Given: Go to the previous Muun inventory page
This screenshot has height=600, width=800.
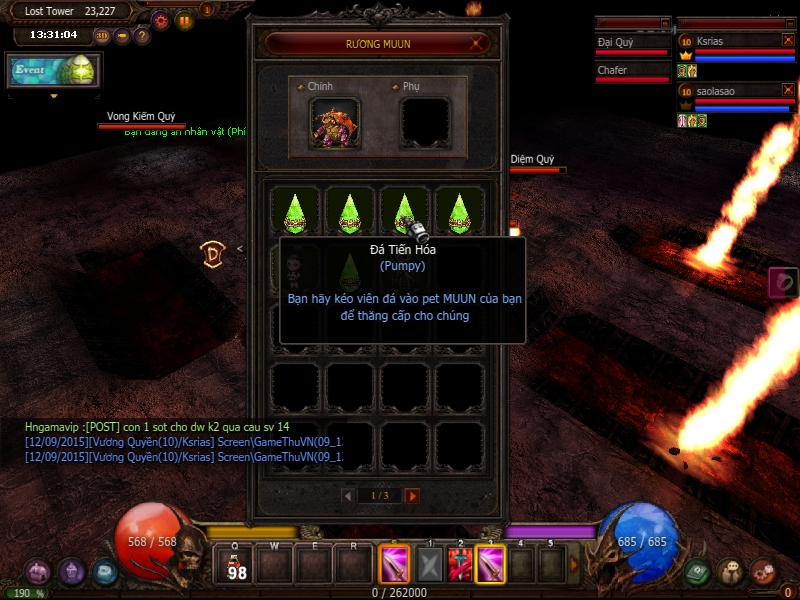Looking at the screenshot, I should (347, 496).
